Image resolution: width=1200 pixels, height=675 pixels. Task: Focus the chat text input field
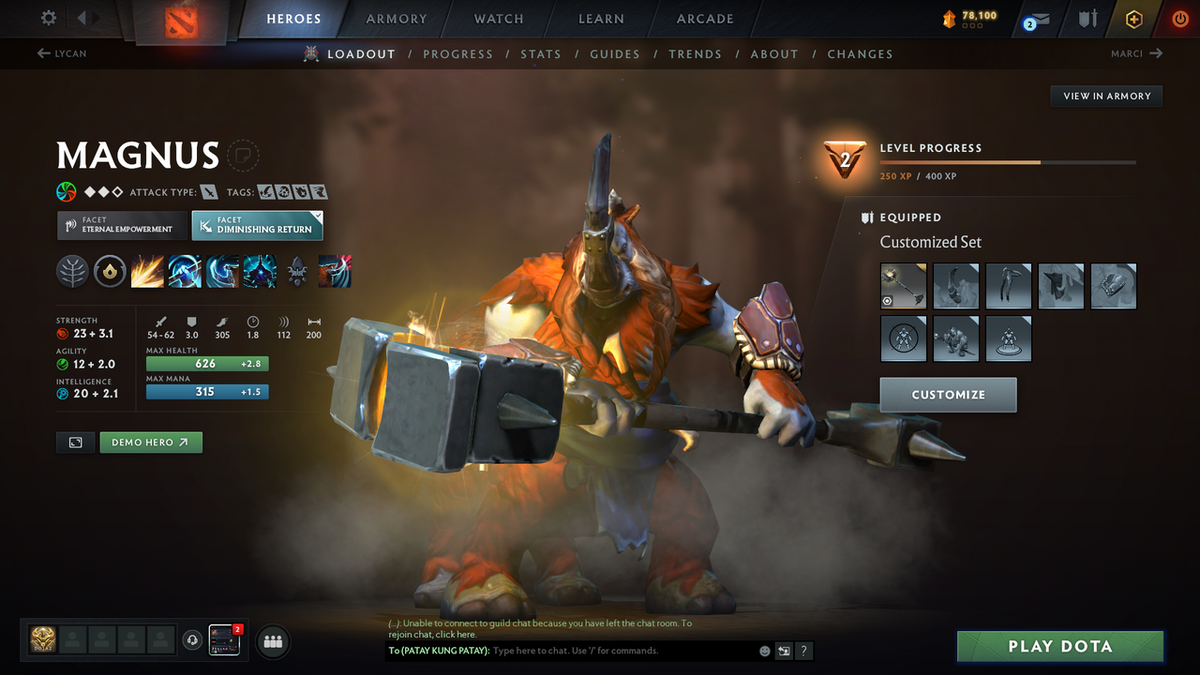pyautogui.click(x=620, y=651)
